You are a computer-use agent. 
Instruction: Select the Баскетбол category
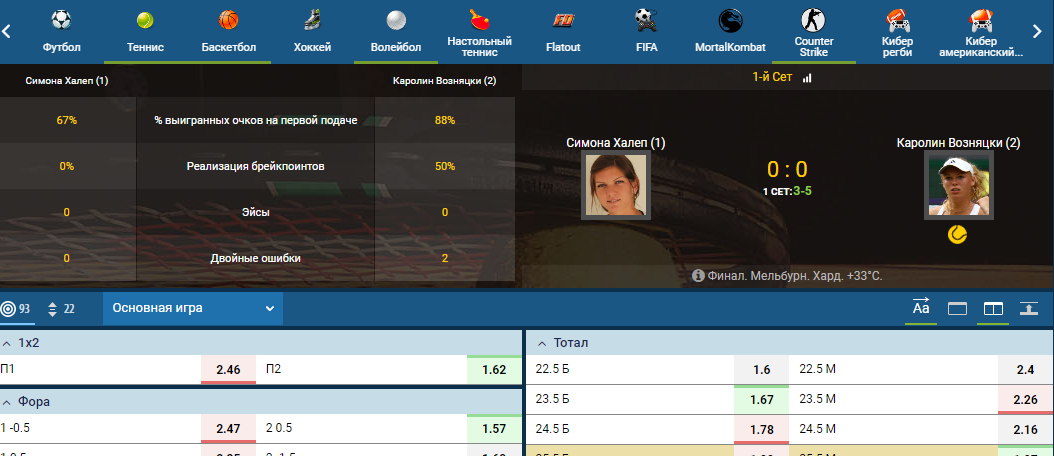[x=228, y=31]
